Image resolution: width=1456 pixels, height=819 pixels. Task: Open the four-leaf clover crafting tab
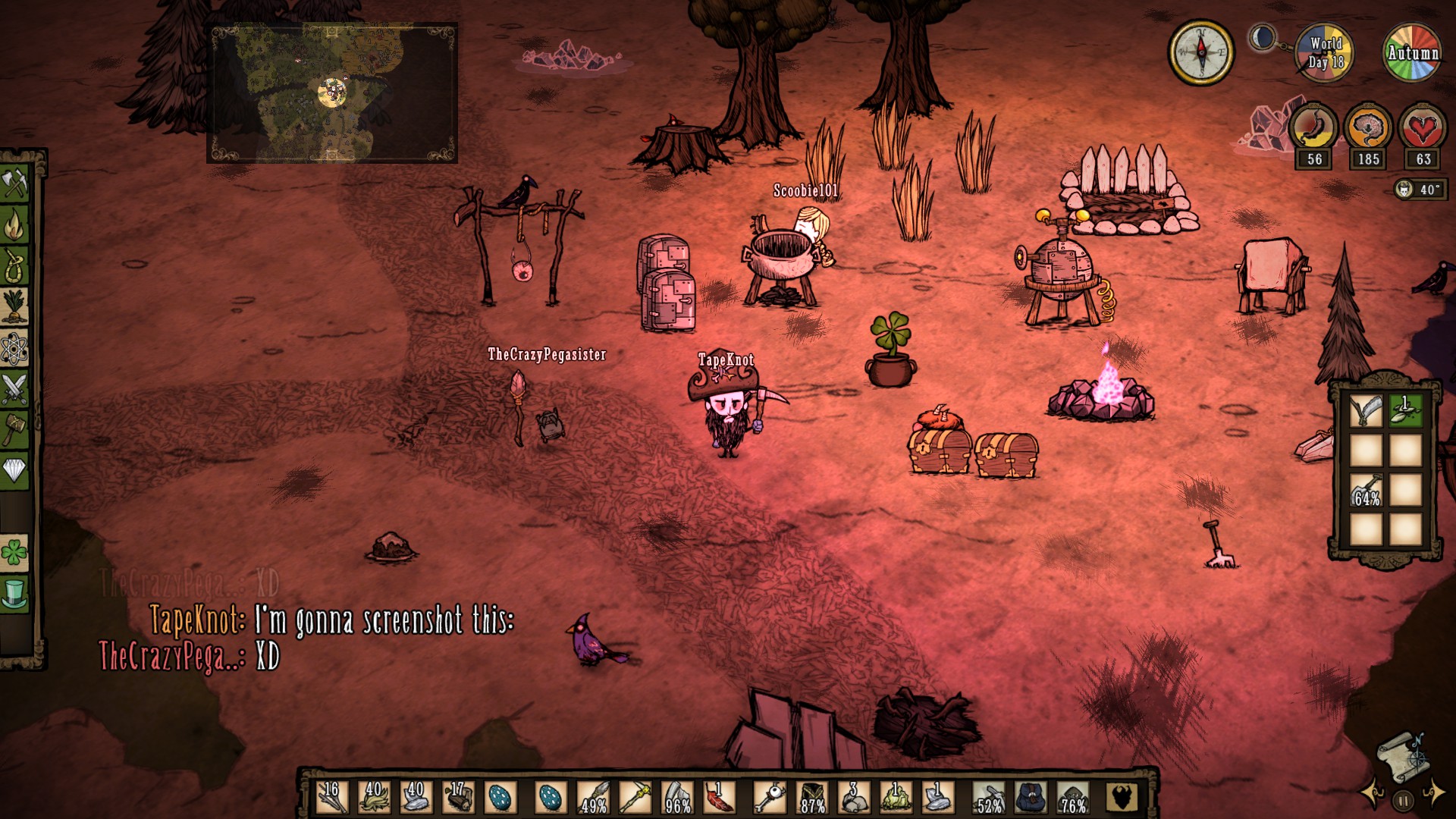tap(15, 553)
